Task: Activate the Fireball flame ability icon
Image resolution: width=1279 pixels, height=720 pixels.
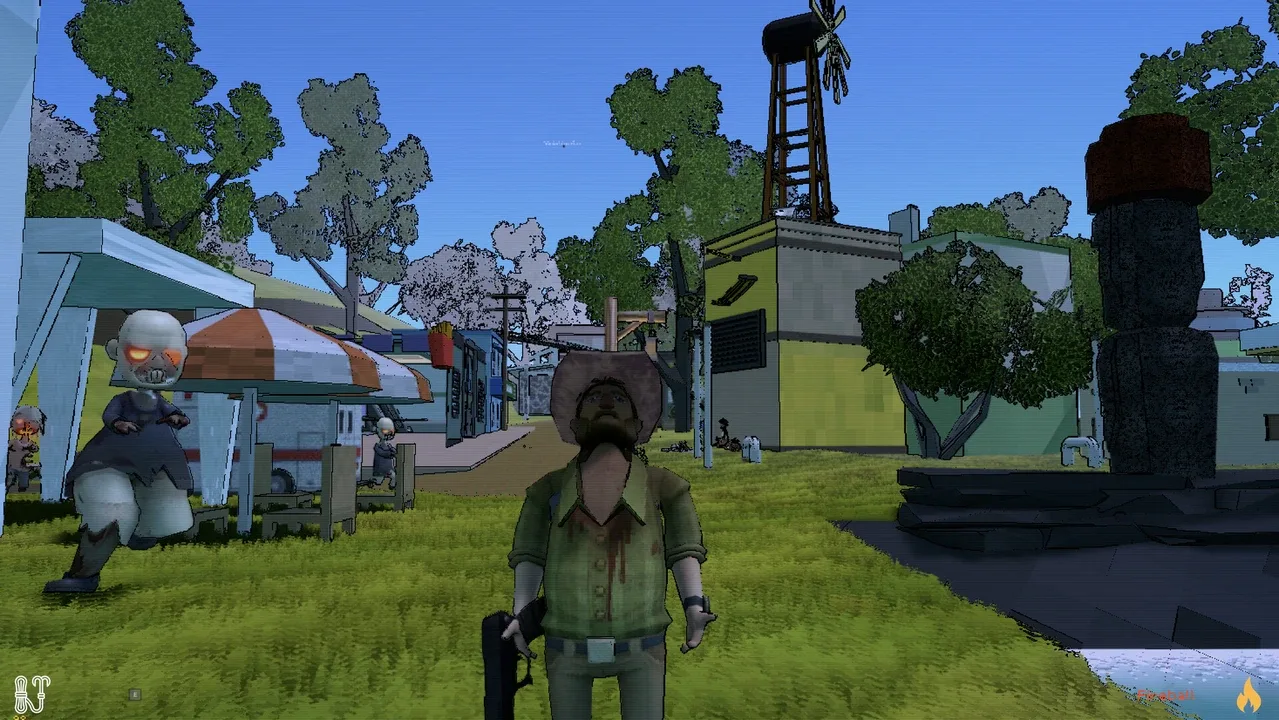Action: 1247,694
